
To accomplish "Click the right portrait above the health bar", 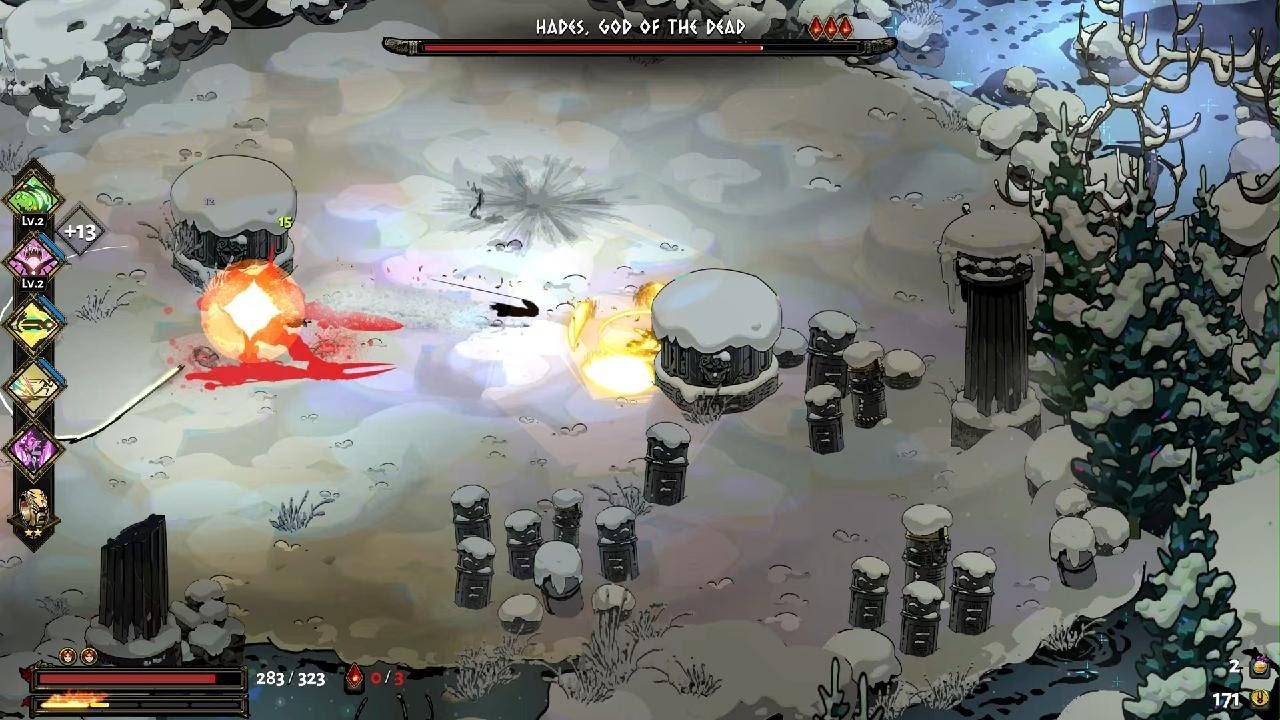I will point(89,655).
